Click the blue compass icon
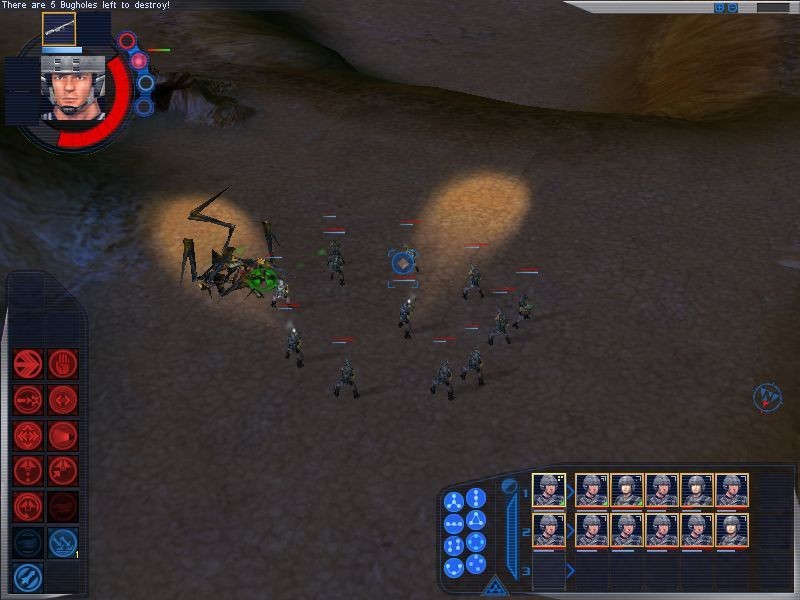Screen dimensions: 800x600 pos(766,398)
